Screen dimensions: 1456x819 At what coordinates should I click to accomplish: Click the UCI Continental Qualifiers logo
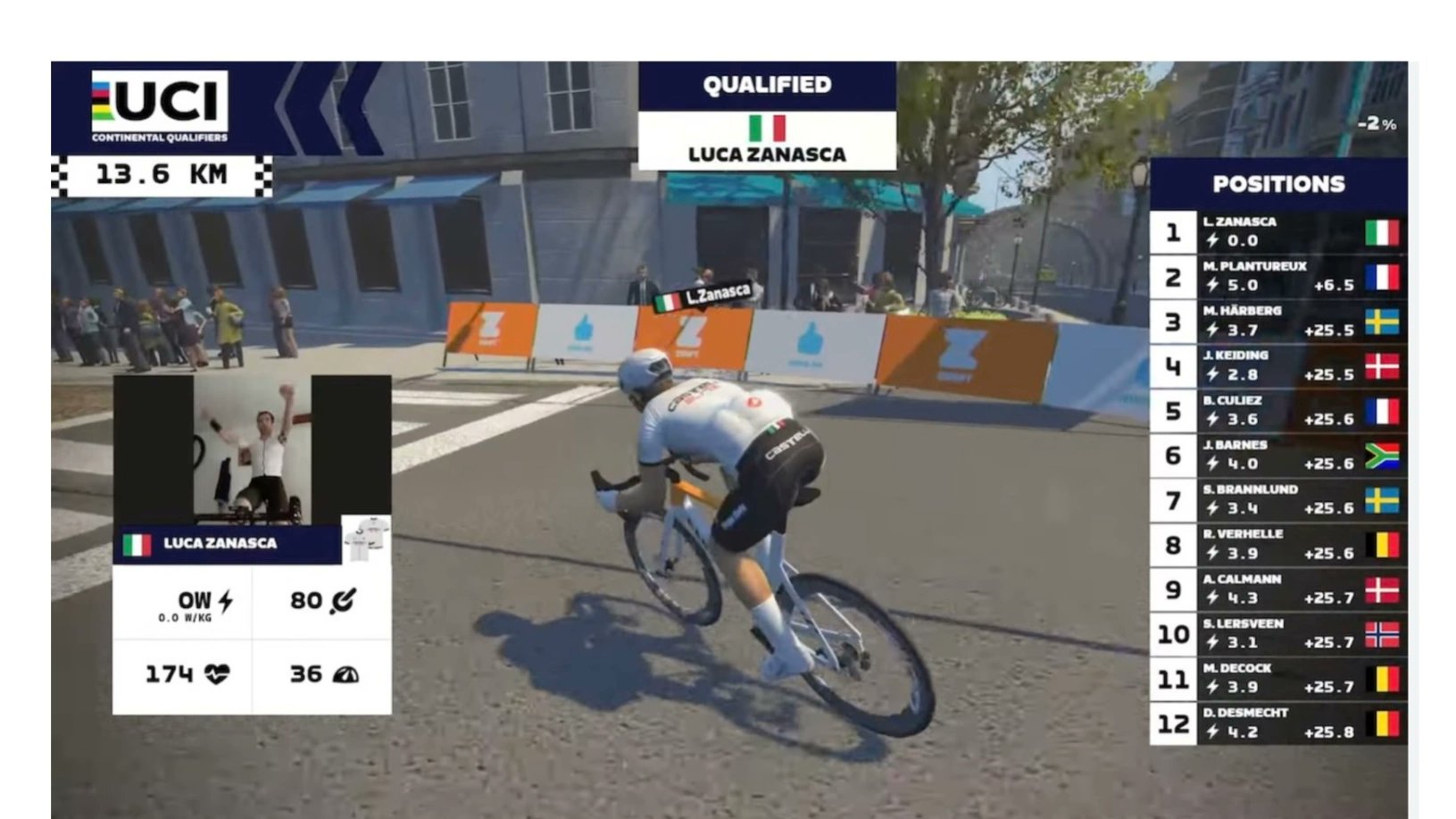pyautogui.click(x=160, y=106)
